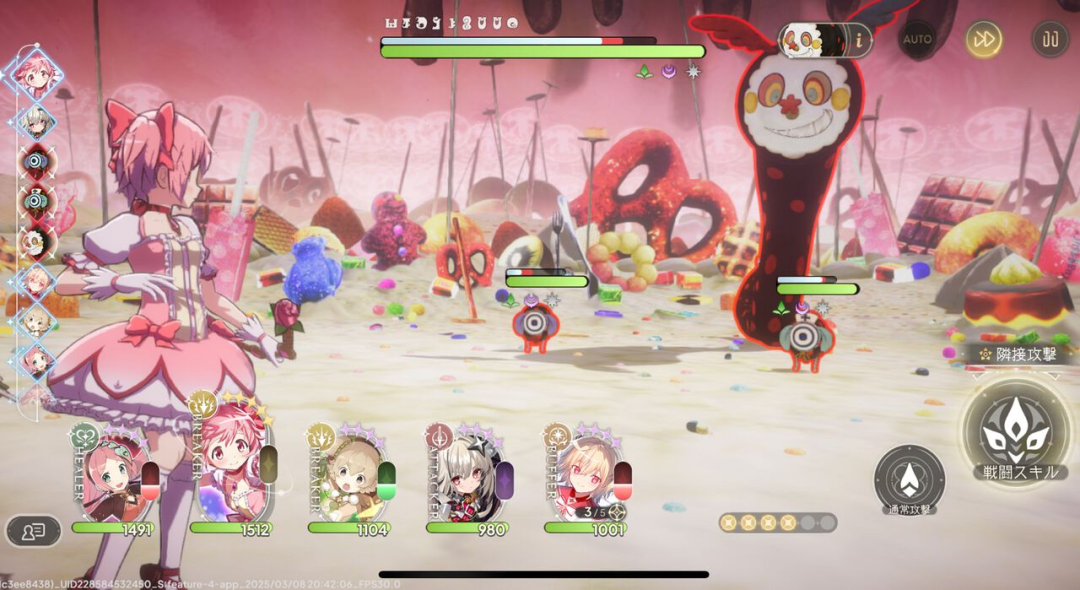Pause the battle
Viewport: 1080px width, 590px height.
tap(1050, 39)
